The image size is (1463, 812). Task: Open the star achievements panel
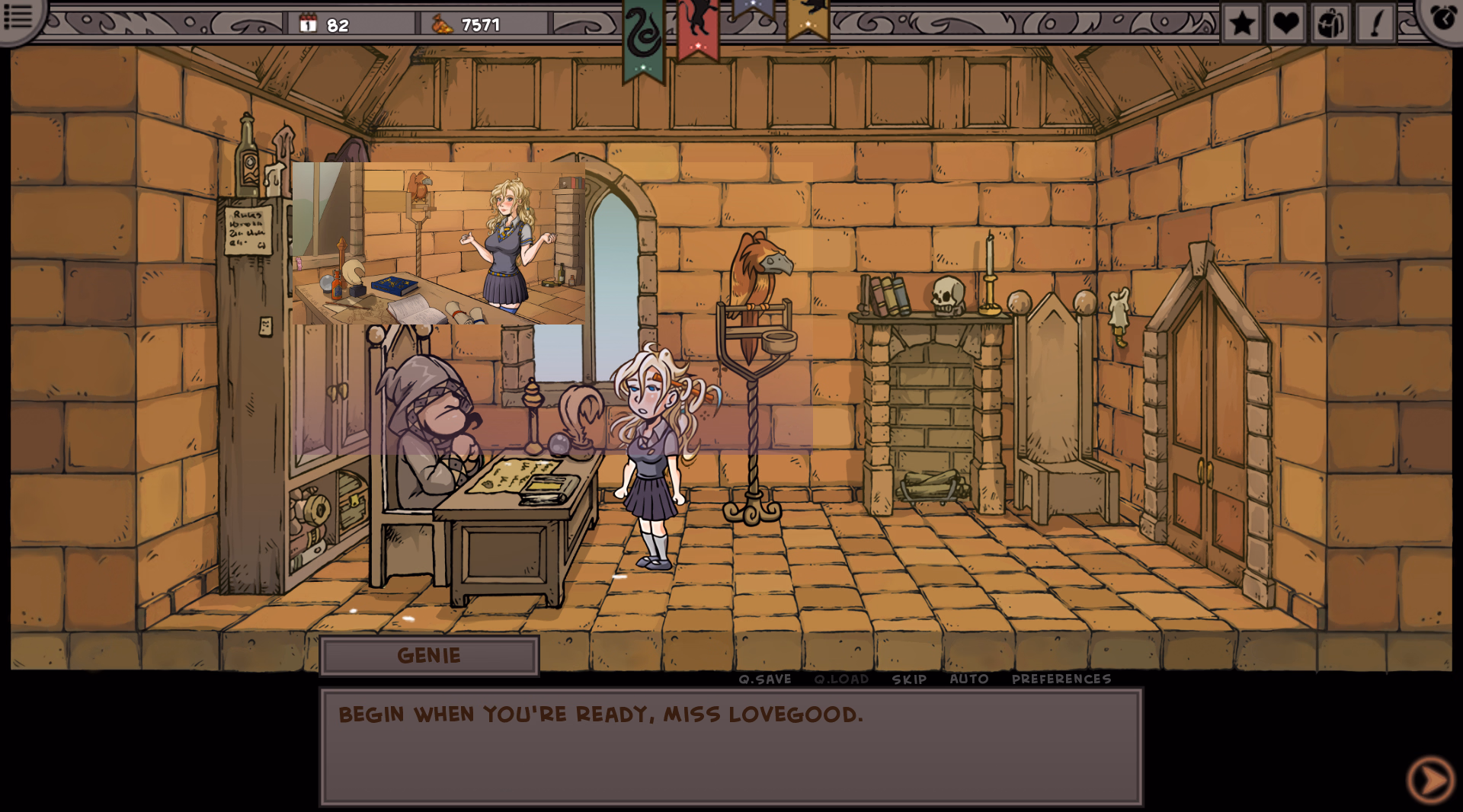[x=1242, y=23]
